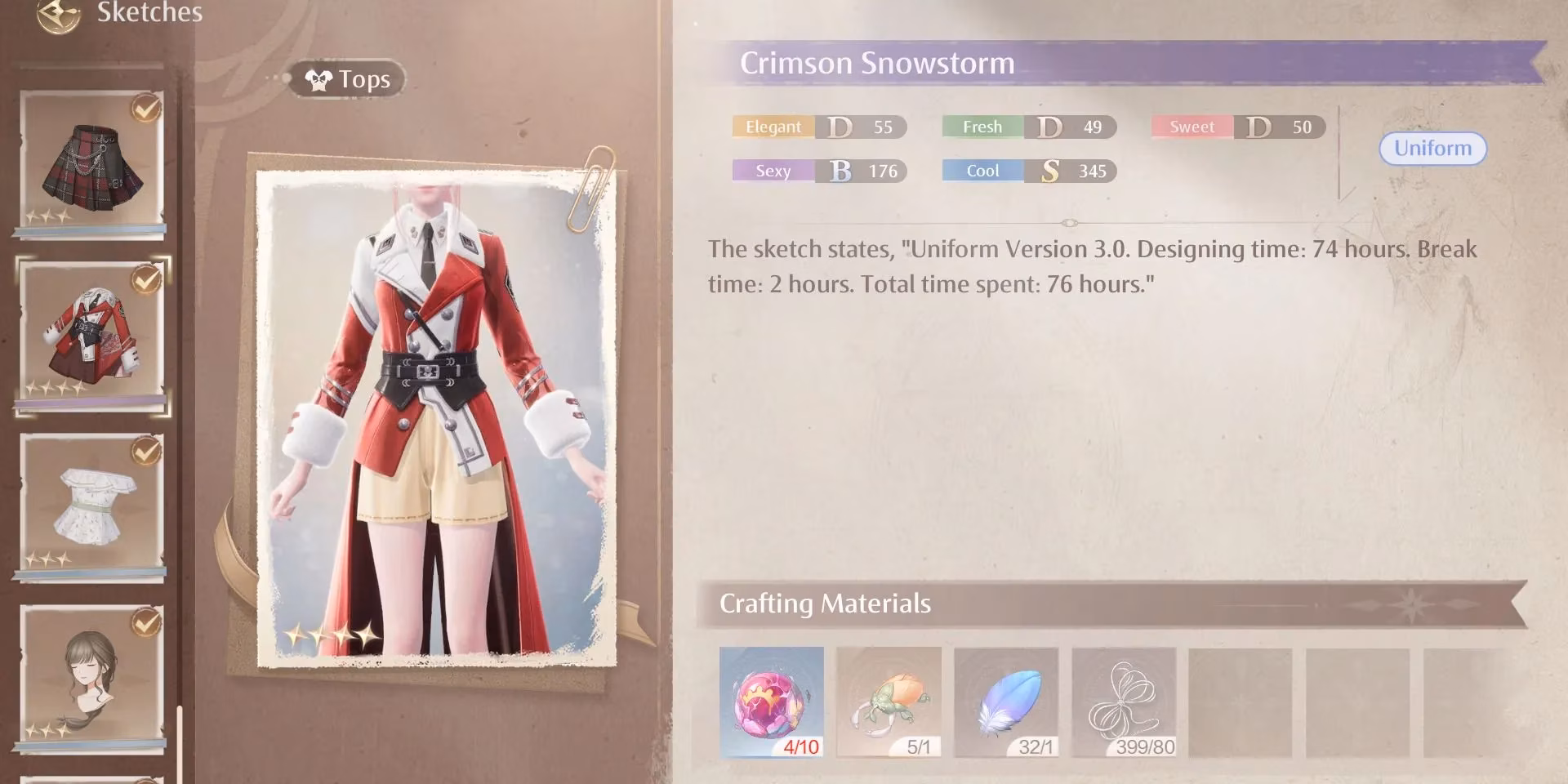Click the Uniform button
The height and width of the screenshot is (784, 1568).
tap(1432, 149)
